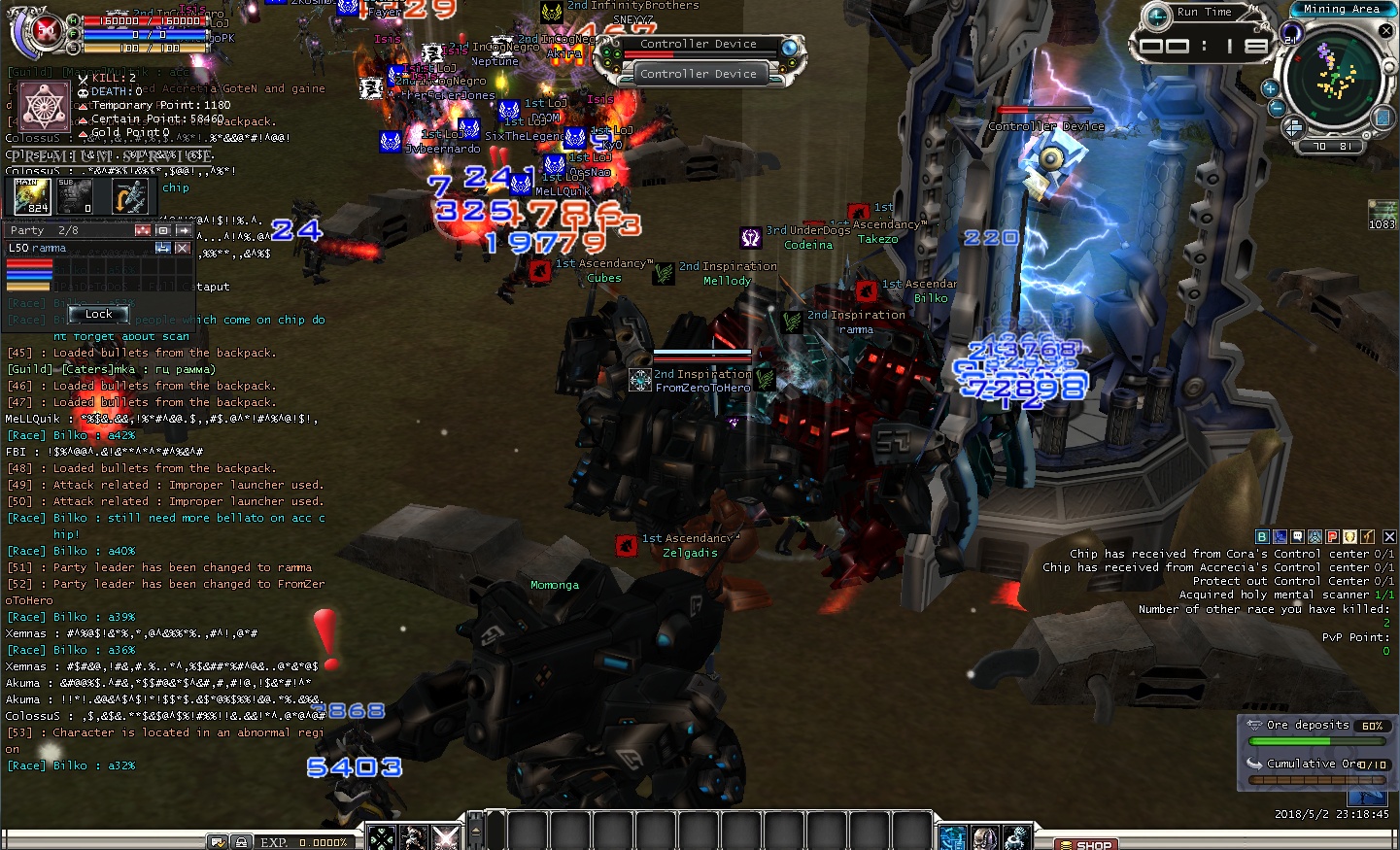Zoom out on the radar minimap
Image resolution: width=1400 pixels, height=850 pixels.
[1278, 107]
